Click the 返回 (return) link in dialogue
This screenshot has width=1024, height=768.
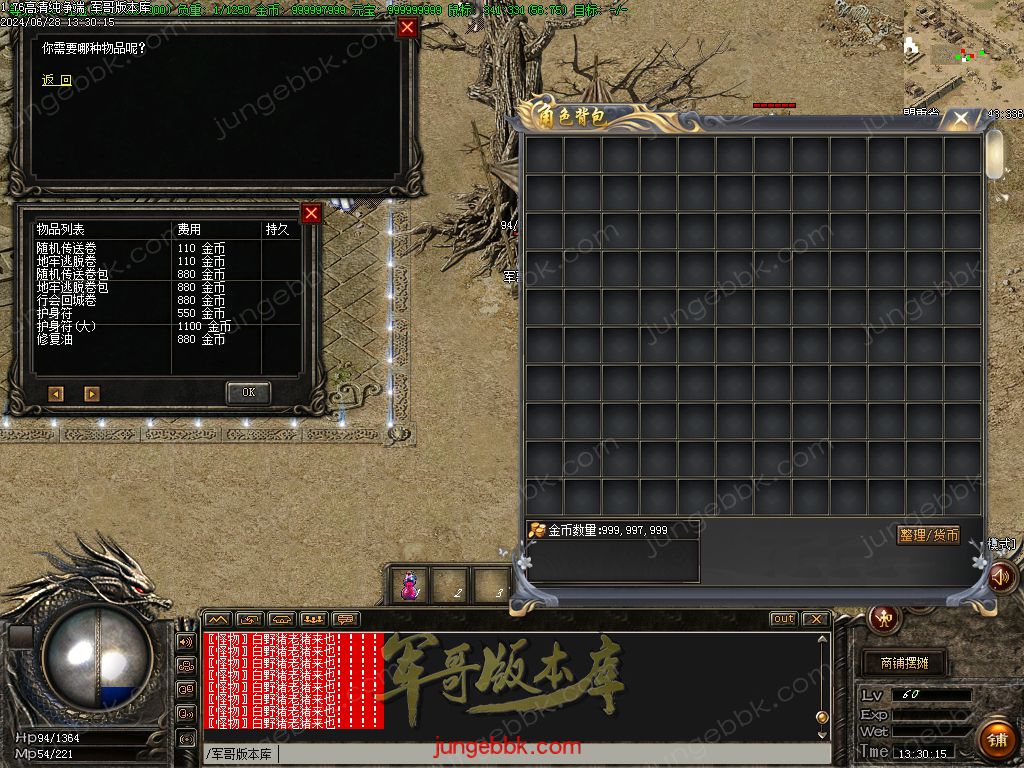click(57, 80)
